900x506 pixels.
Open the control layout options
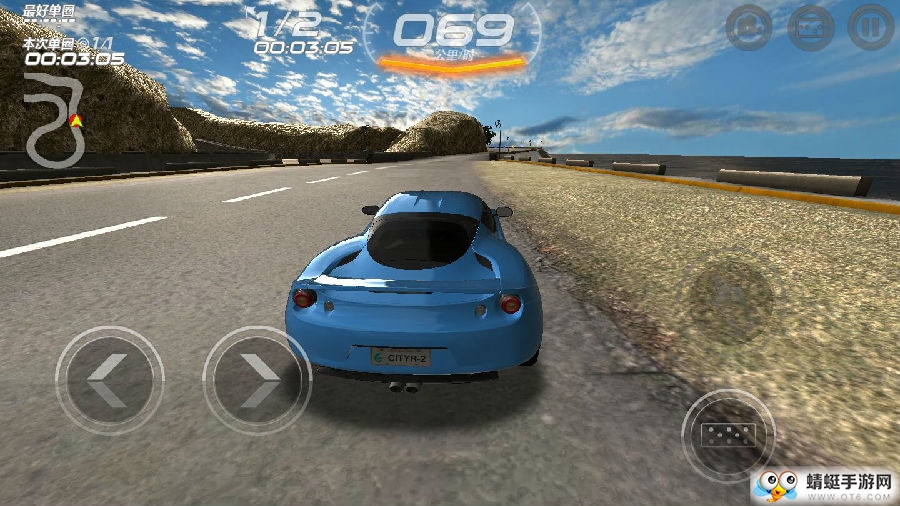pos(810,27)
